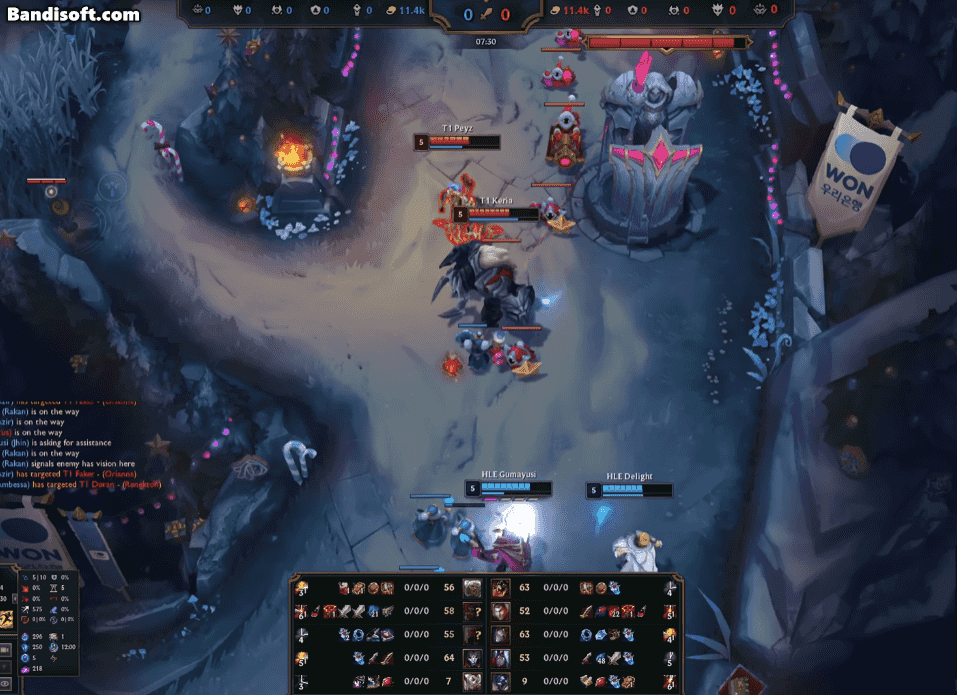Open the chat log of ping messages
The image size is (957, 695).
pyautogui.click(x=80, y=442)
